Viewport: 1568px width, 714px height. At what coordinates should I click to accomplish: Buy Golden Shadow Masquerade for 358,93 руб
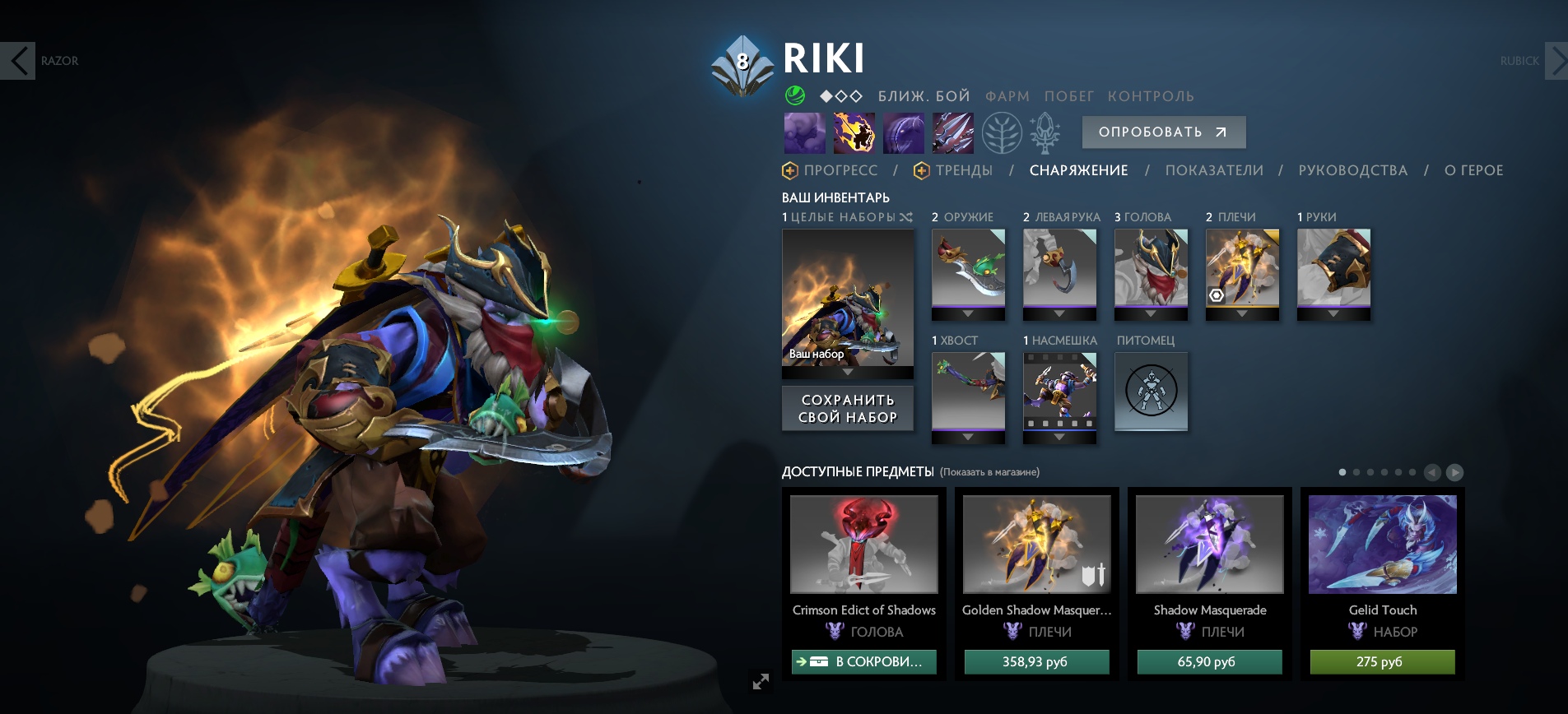[1036, 662]
